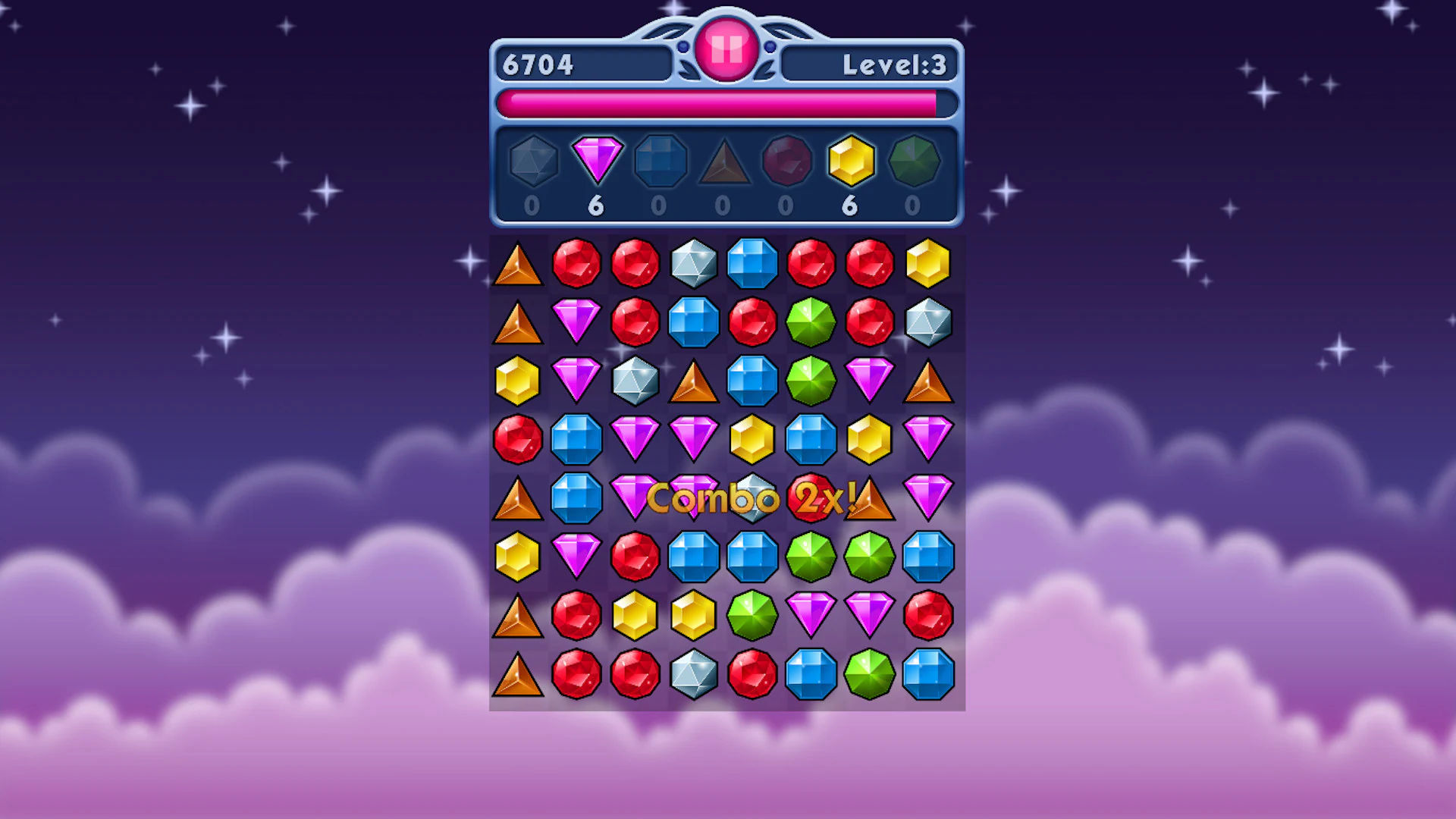Click the Level:3 label
This screenshot has width=1456, height=819.
click(895, 64)
